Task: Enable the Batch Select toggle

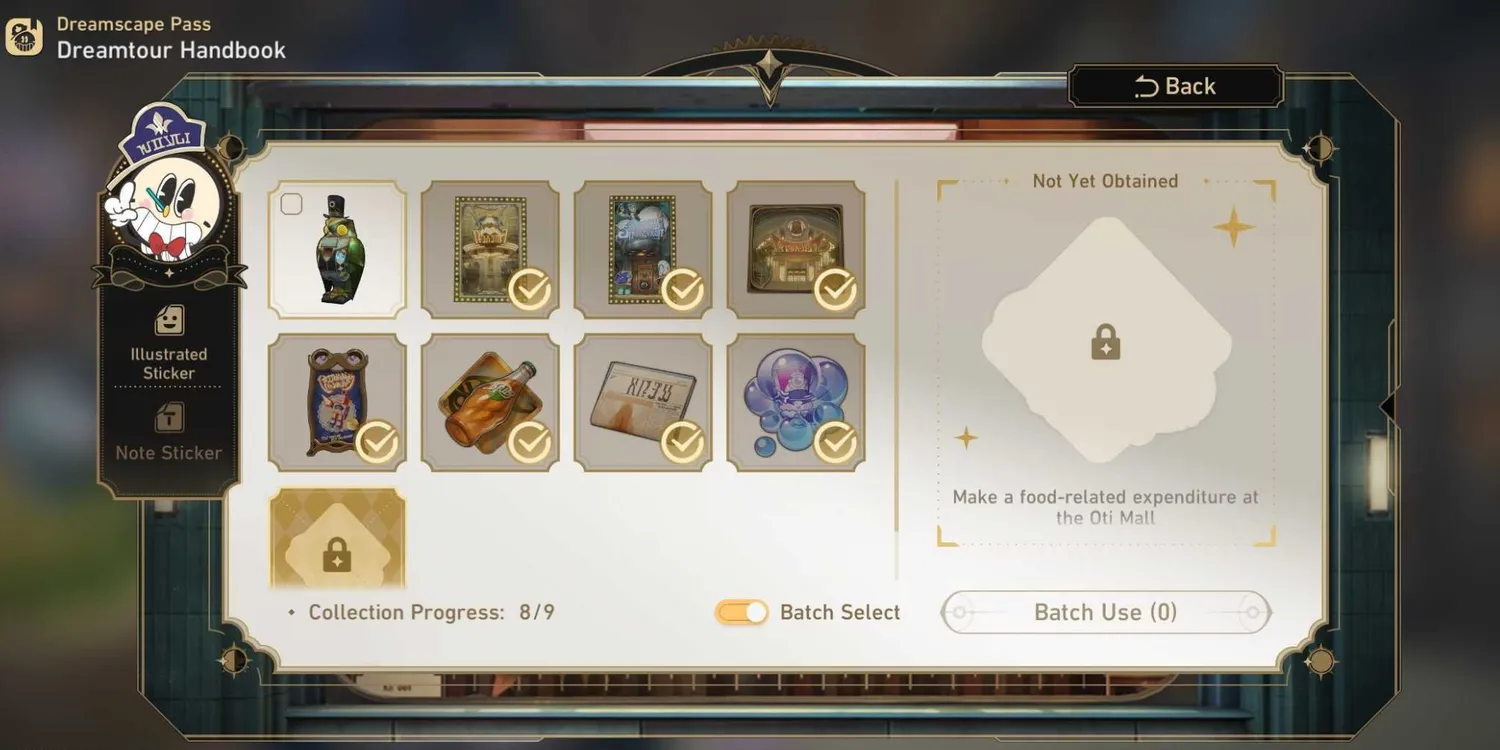Action: (x=740, y=612)
